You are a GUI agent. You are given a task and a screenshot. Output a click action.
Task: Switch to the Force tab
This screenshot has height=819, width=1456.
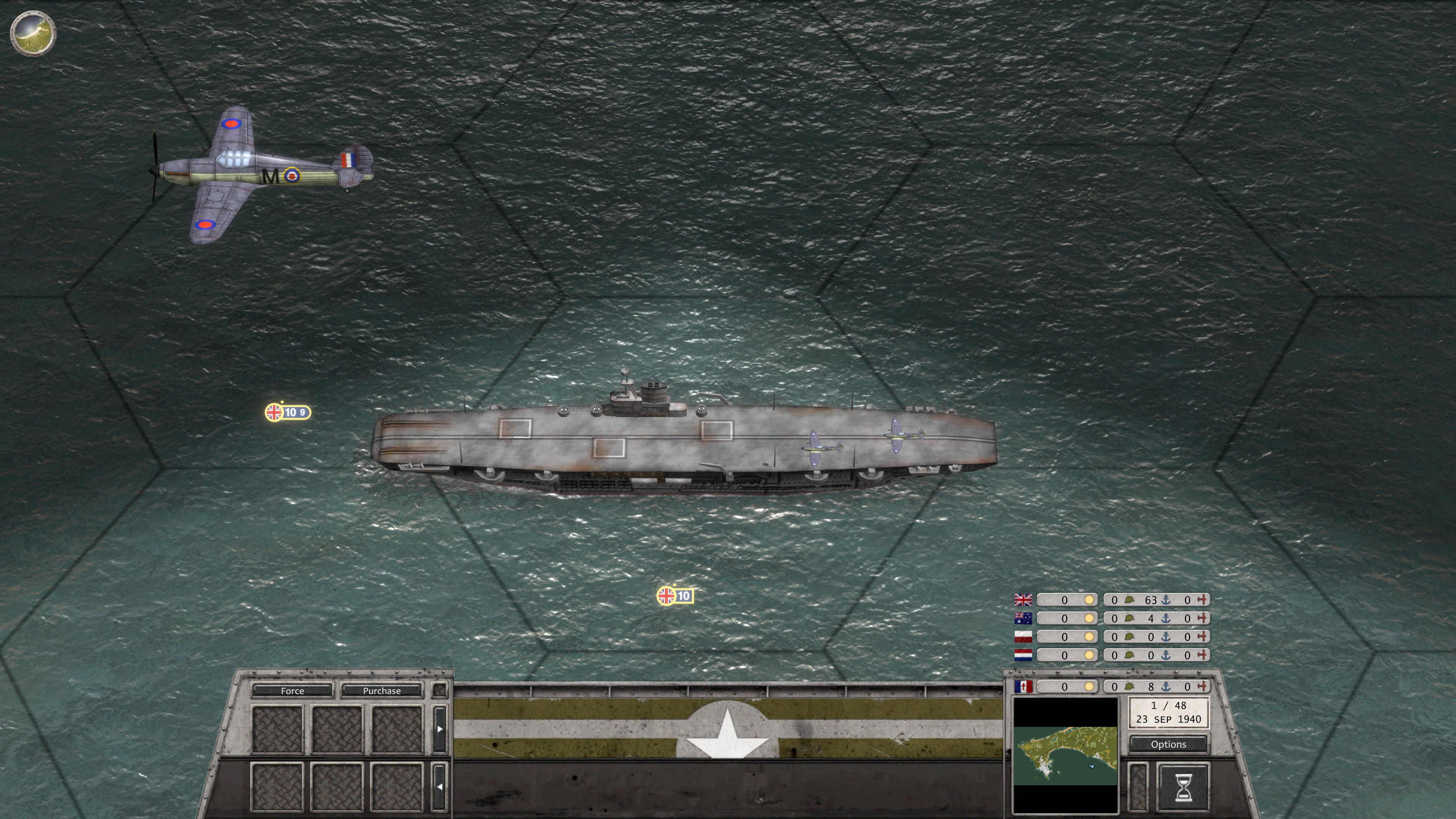pos(292,691)
